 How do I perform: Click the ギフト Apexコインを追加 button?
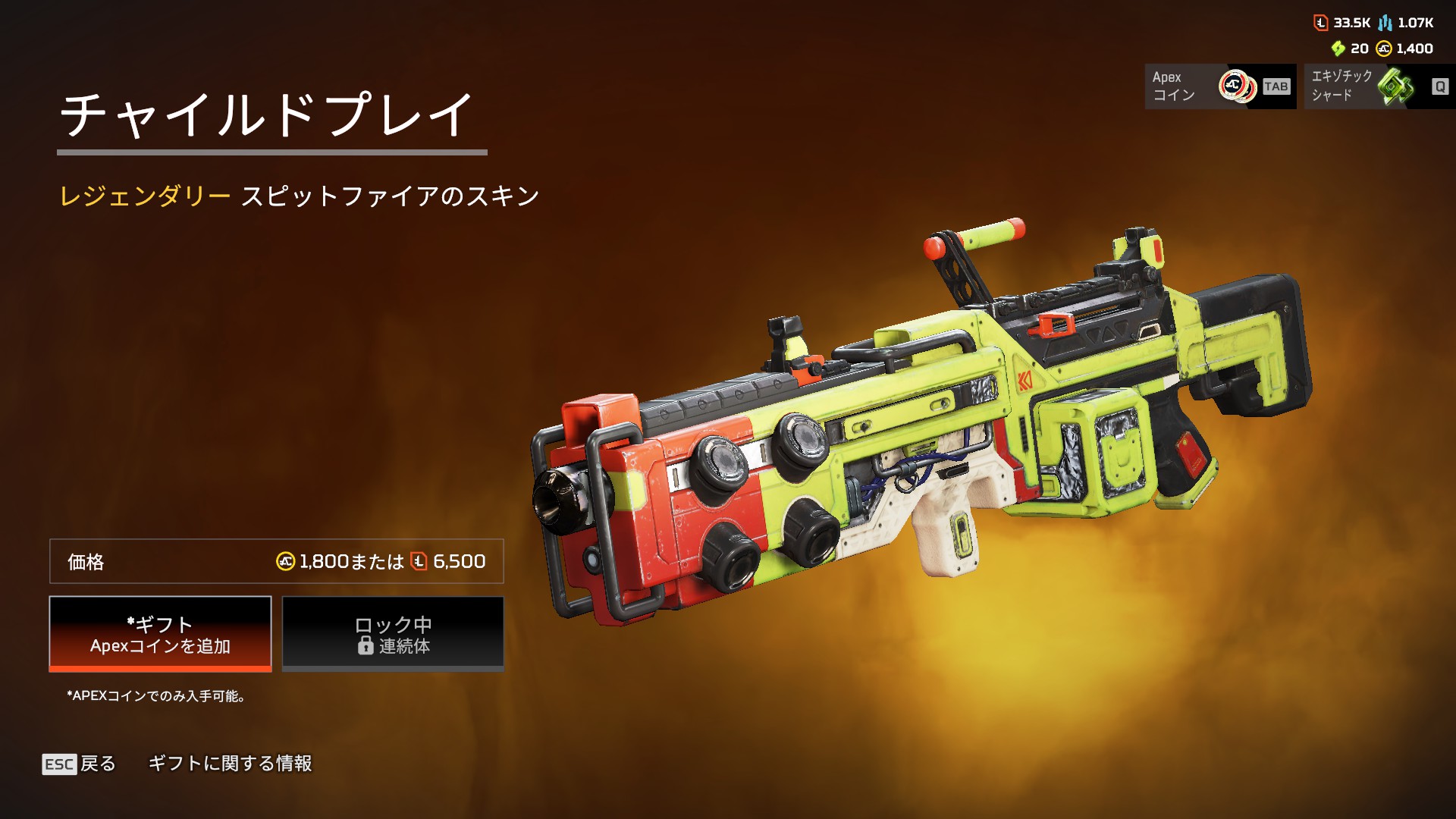(160, 634)
